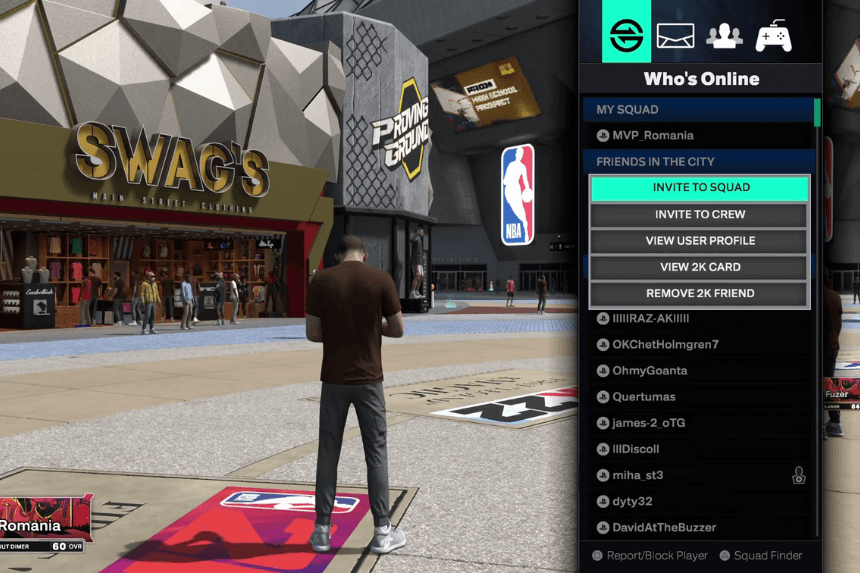
Task: Select the IIIIIRAZ-AKIIIII player row
Action: 651,319
